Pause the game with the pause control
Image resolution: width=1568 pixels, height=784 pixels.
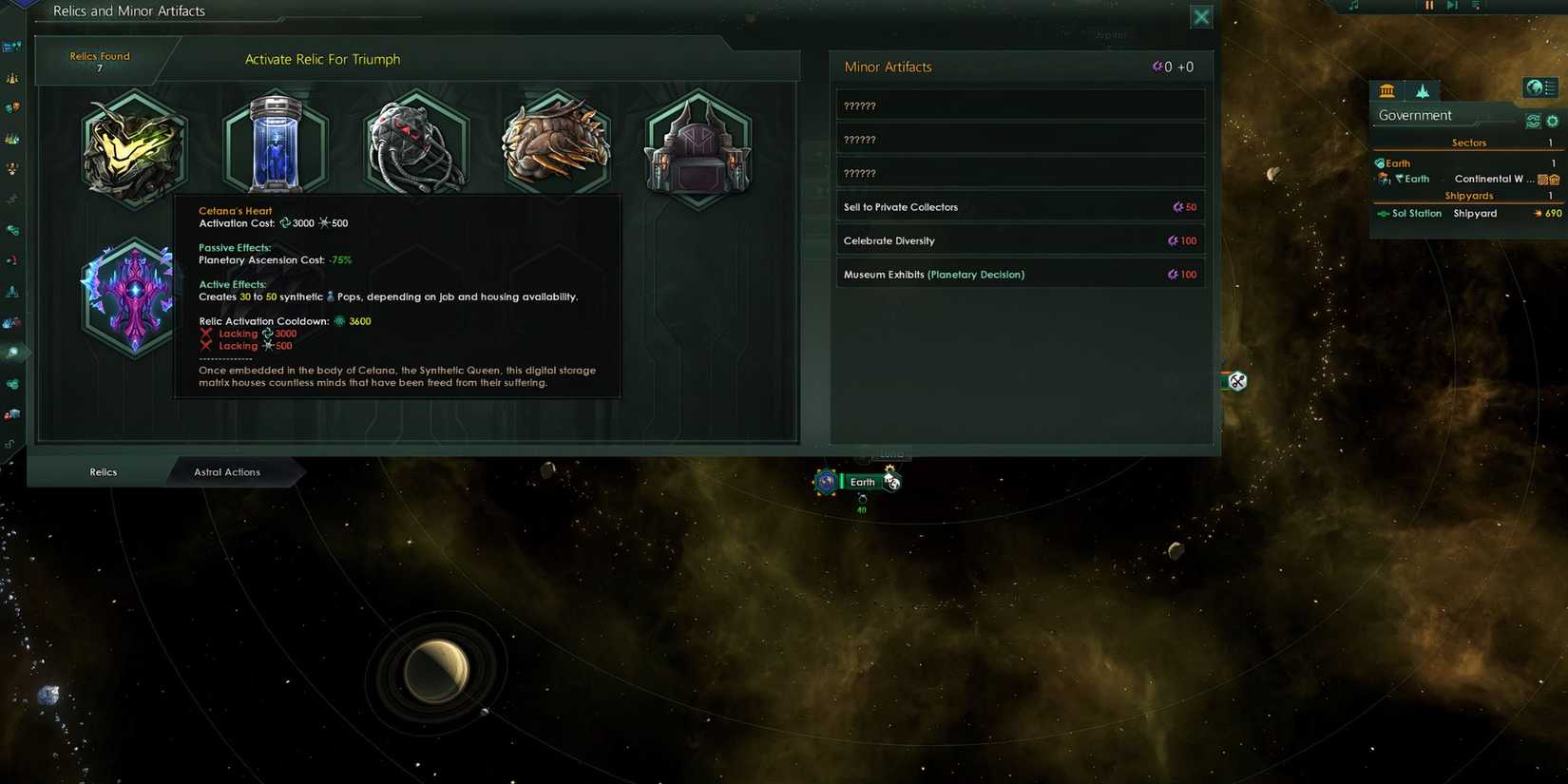tap(1429, 6)
